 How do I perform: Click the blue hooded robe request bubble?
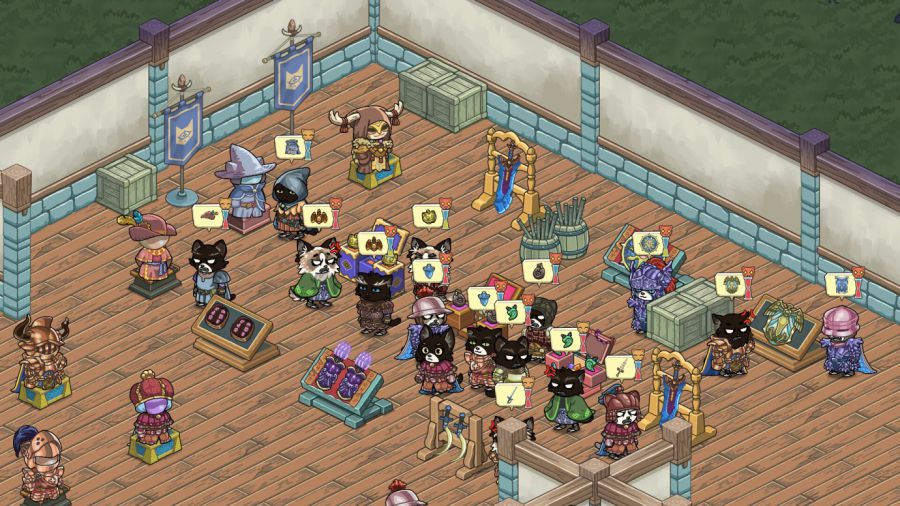[x=291, y=147]
